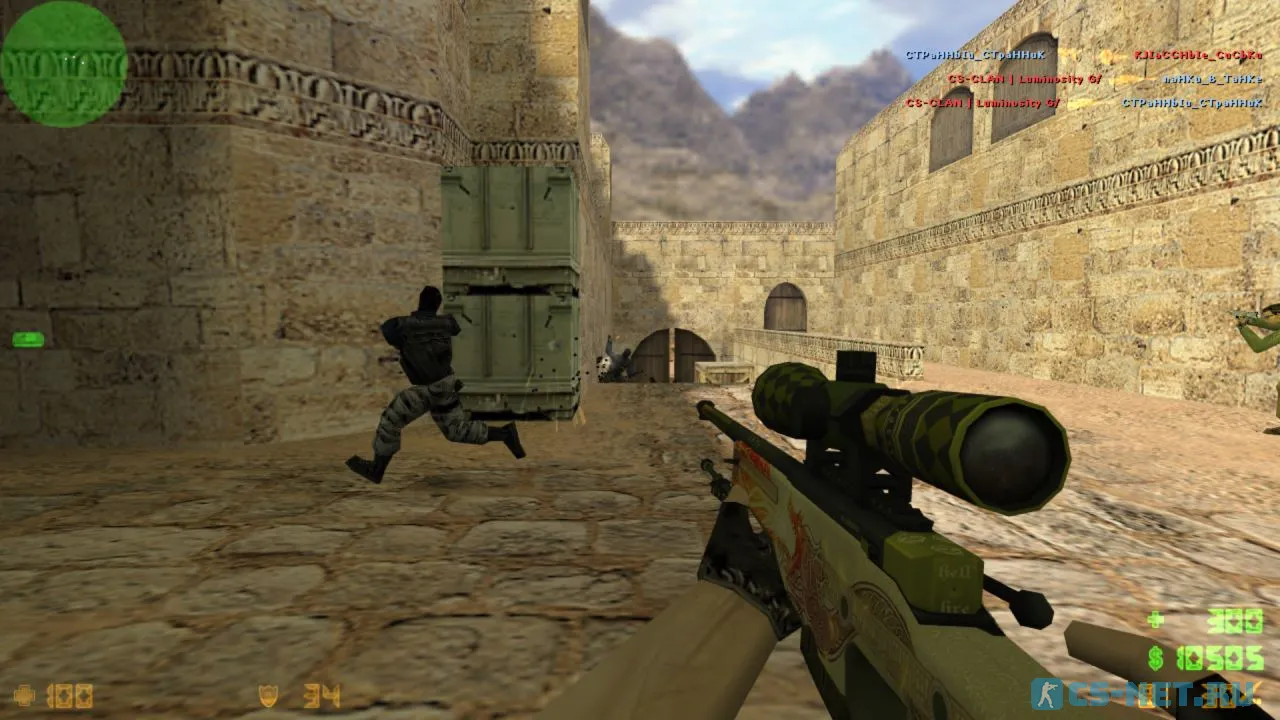The width and height of the screenshot is (1280, 720).
Task: Click the armor value 34
Action: (320, 696)
